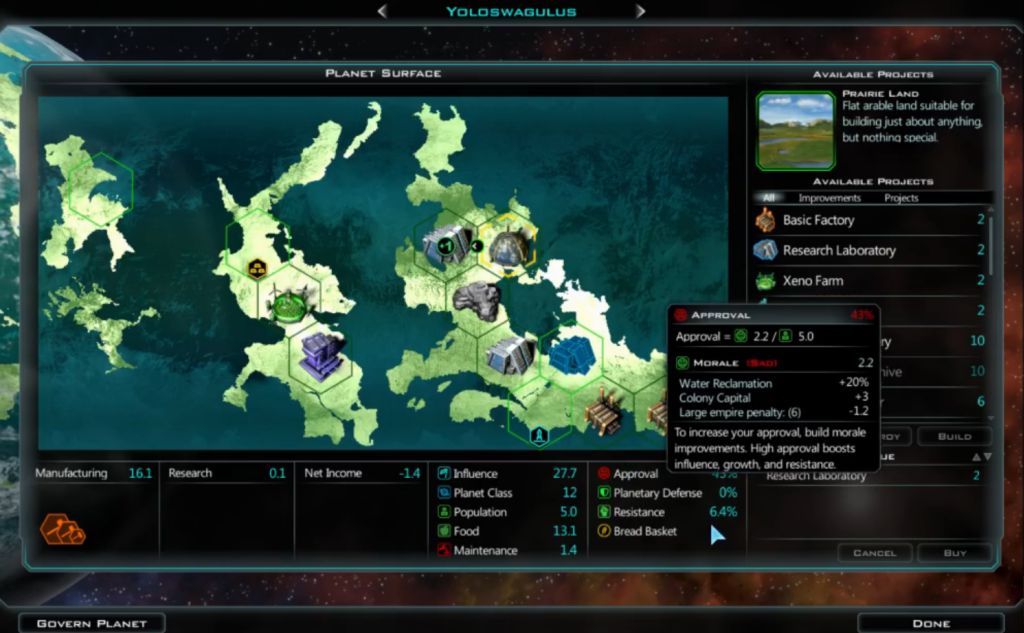
Task: Buy the queued project
Action: point(955,553)
